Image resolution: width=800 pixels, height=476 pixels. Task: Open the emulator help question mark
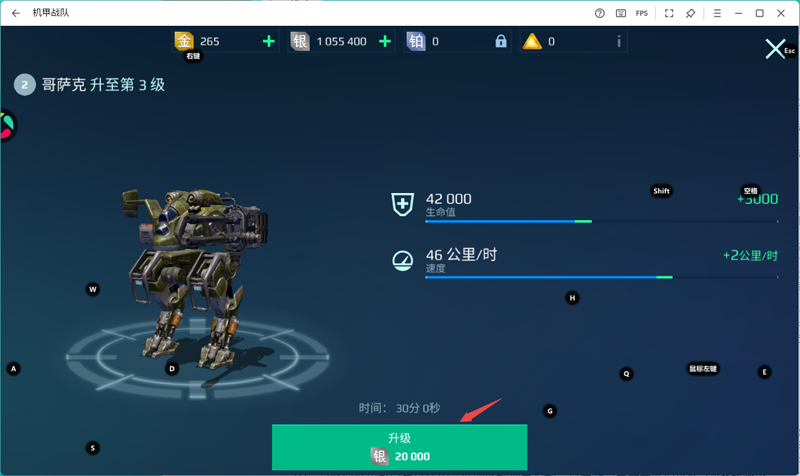pos(600,13)
